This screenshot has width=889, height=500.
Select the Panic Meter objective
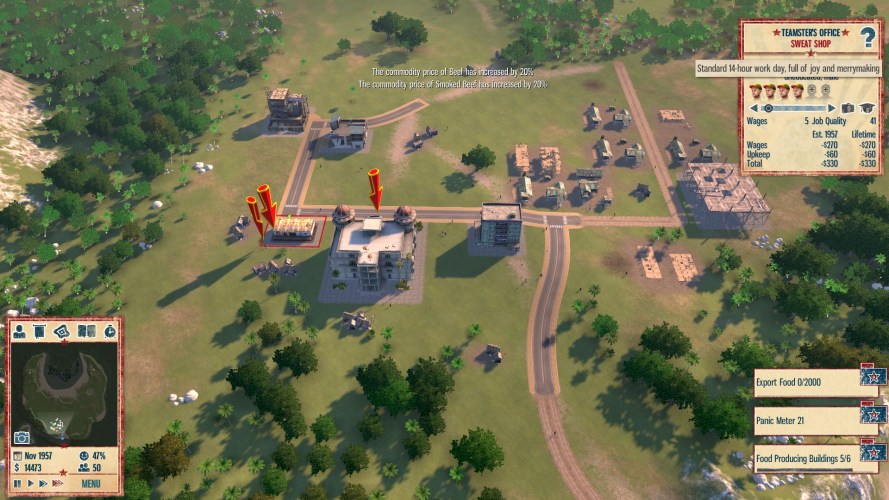(808, 414)
